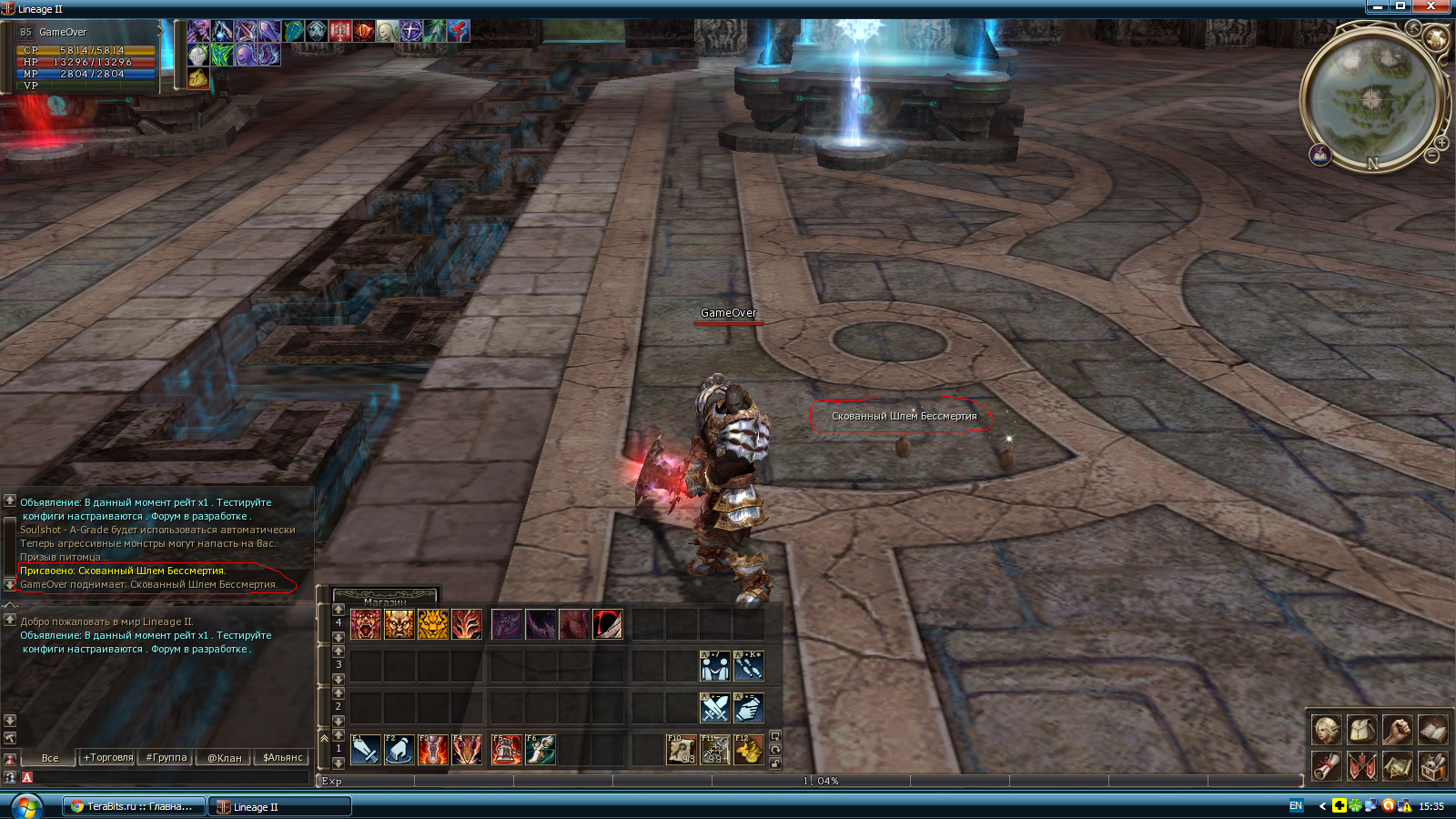The width and height of the screenshot is (1456, 819).
Task: Switch to the +Торговля chat tab
Action: pos(108,757)
